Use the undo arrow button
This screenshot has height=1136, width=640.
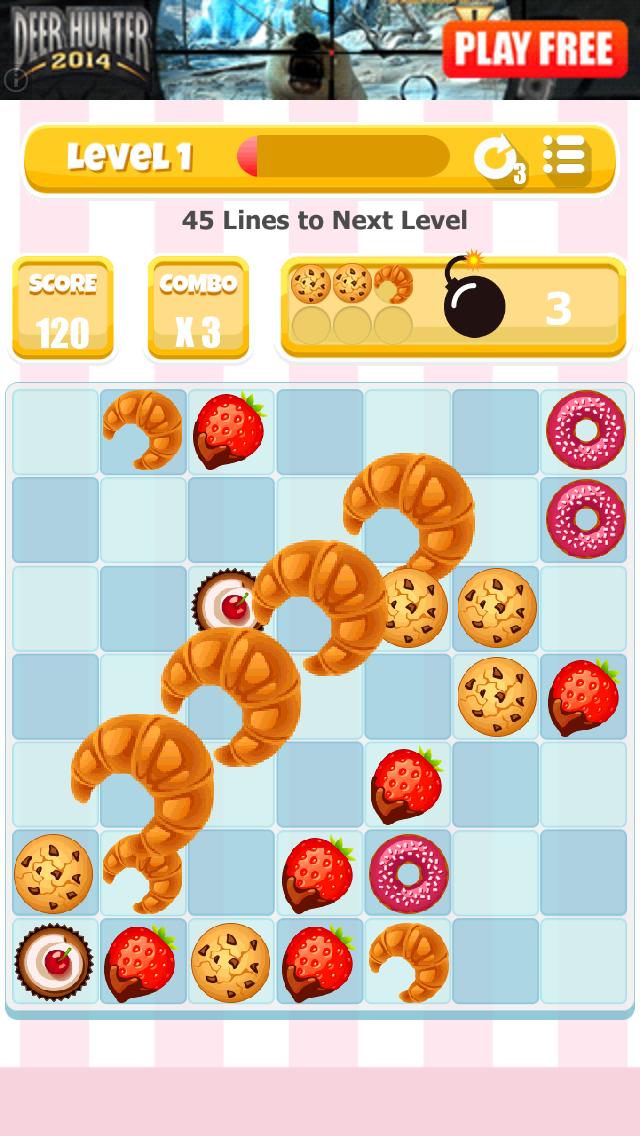point(497,158)
